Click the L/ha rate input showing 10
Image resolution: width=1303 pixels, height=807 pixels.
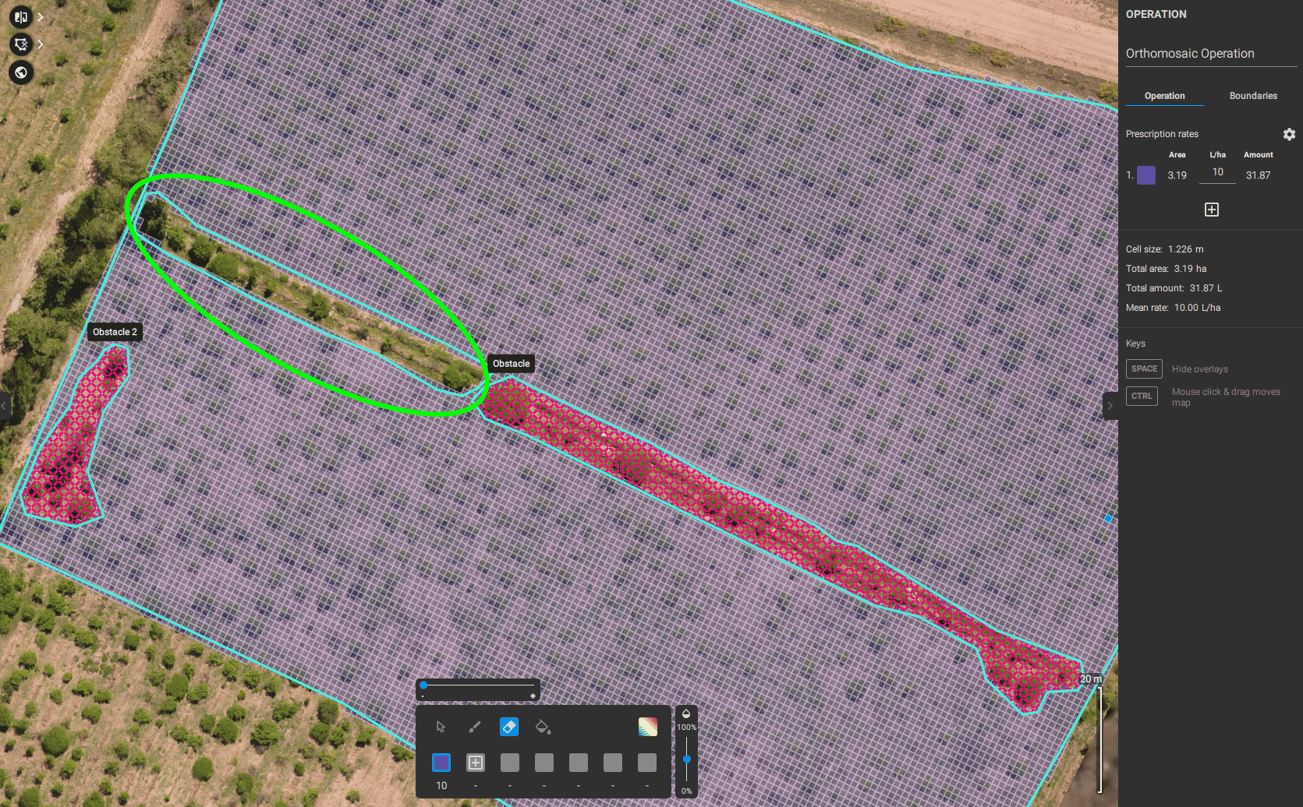click(x=1217, y=171)
